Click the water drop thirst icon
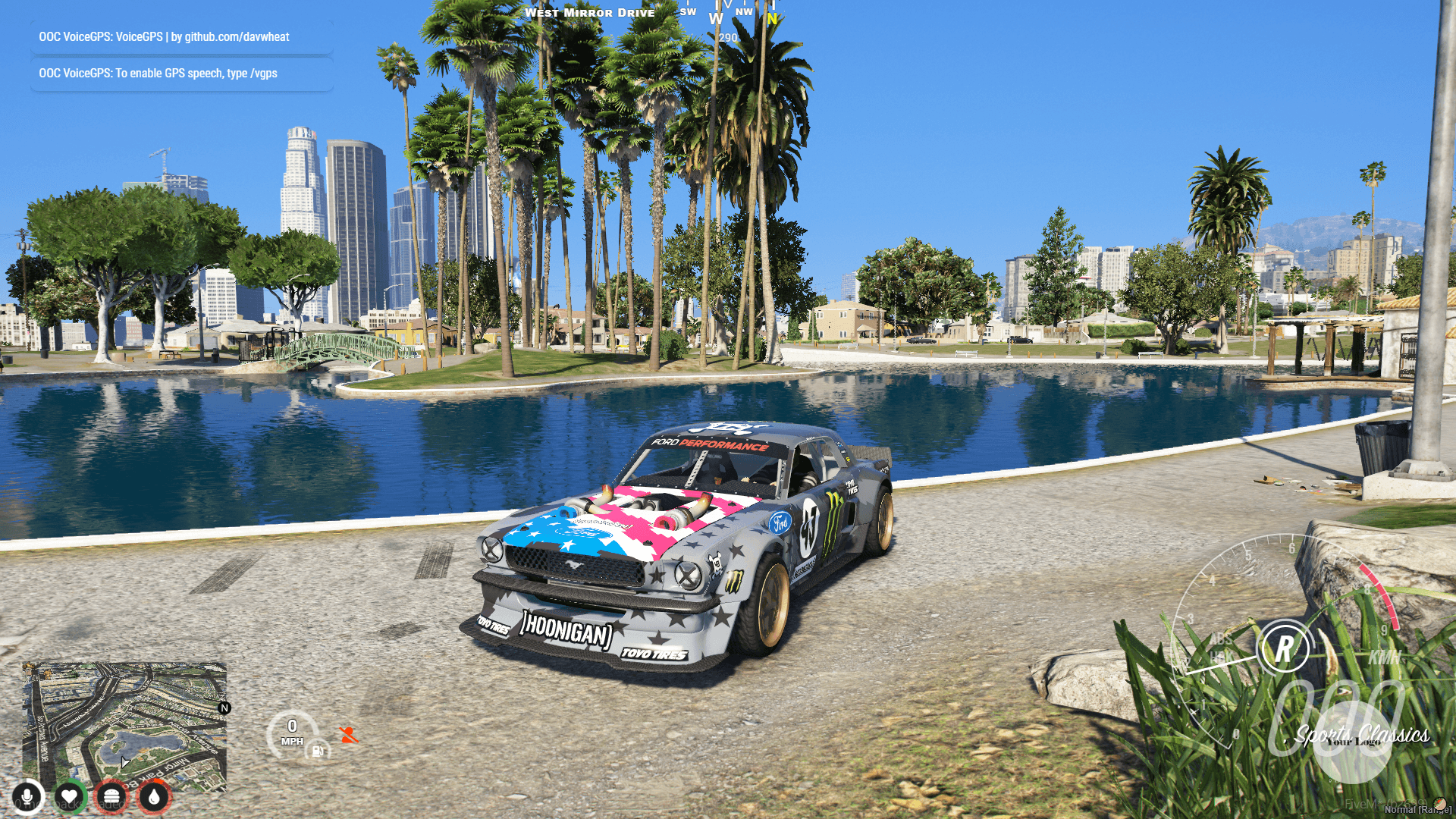The width and height of the screenshot is (1456, 819). 152,797
